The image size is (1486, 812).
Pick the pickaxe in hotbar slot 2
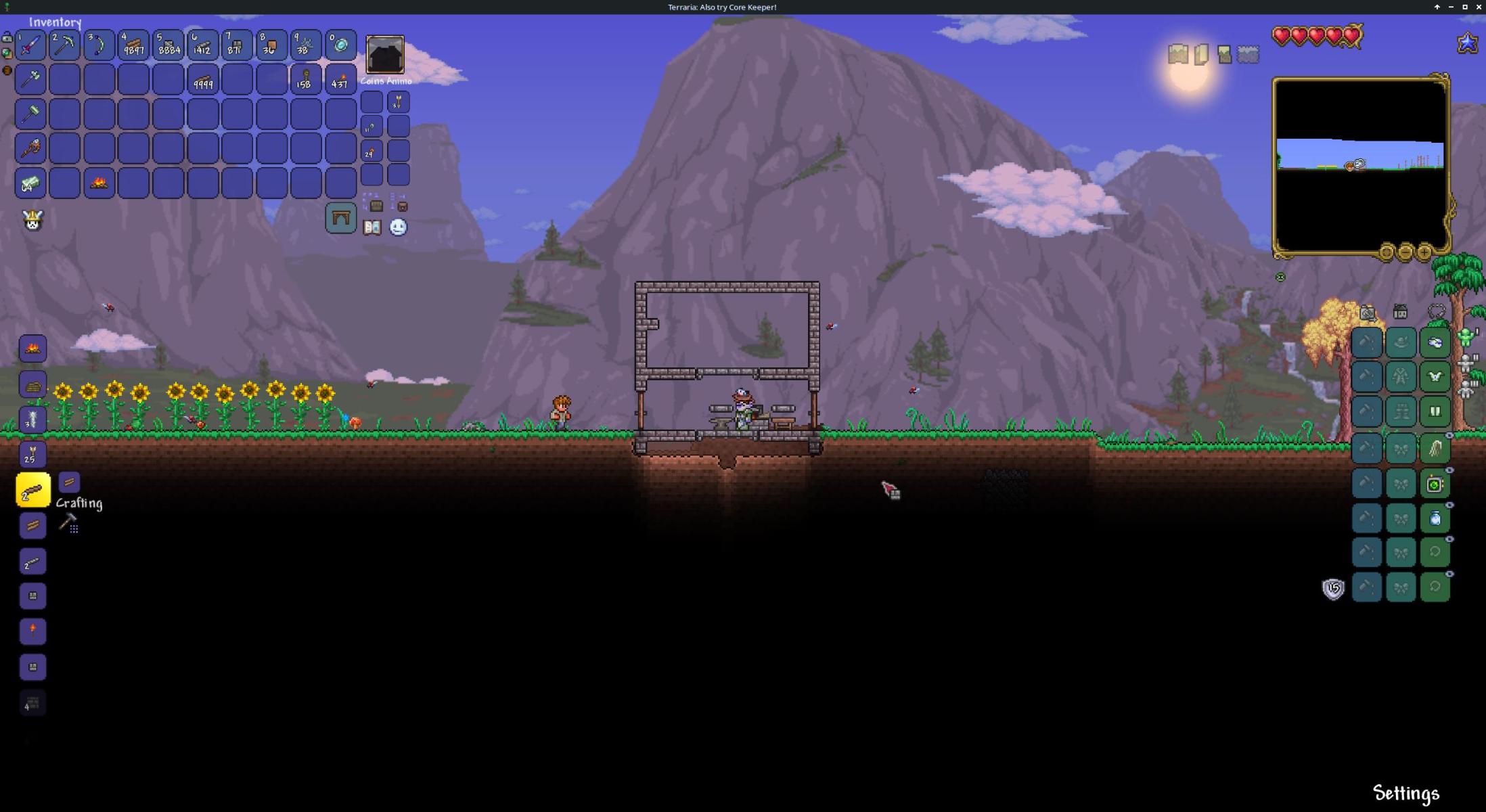(65, 45)
